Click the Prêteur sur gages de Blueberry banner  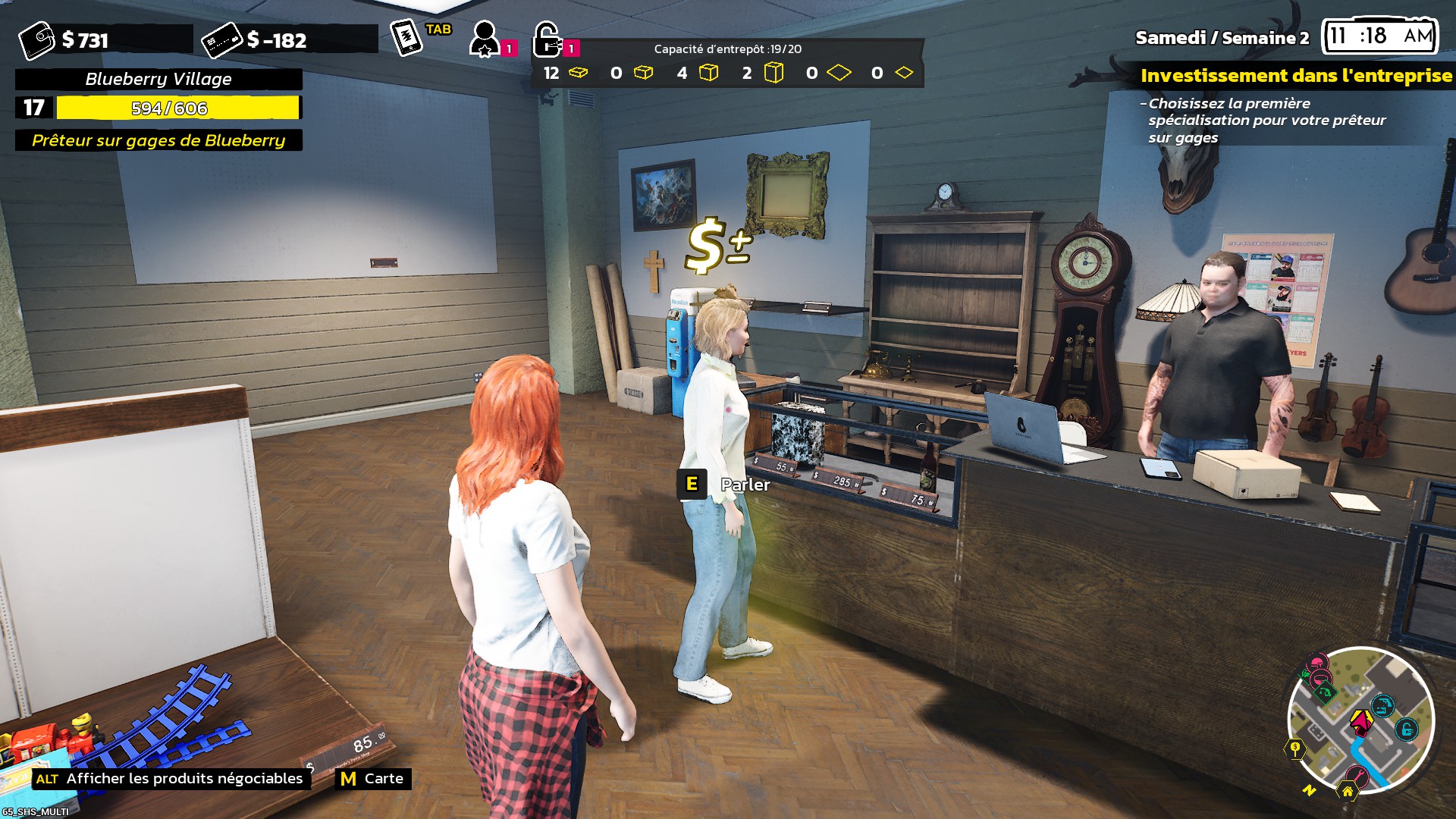click(x=158, y=140)
